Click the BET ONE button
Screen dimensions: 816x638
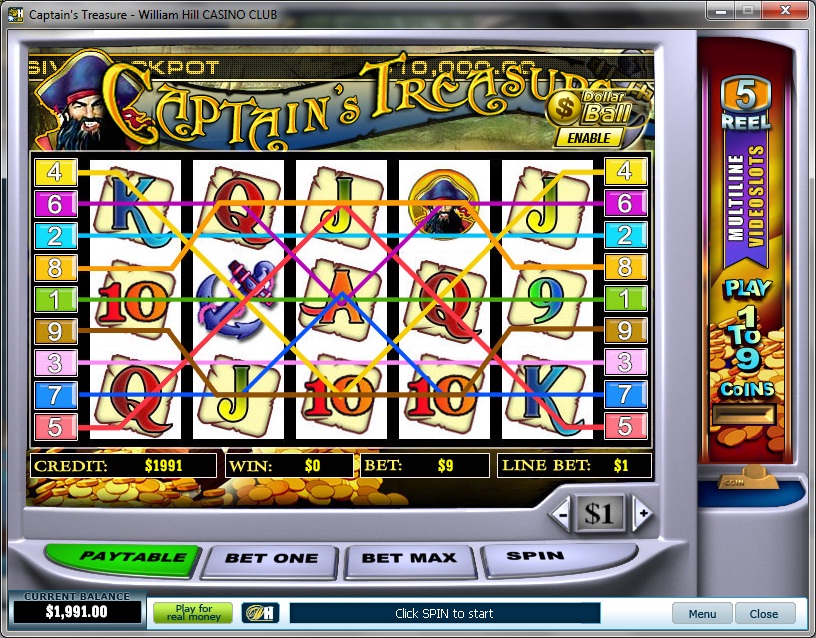click(x=271, y=558)
